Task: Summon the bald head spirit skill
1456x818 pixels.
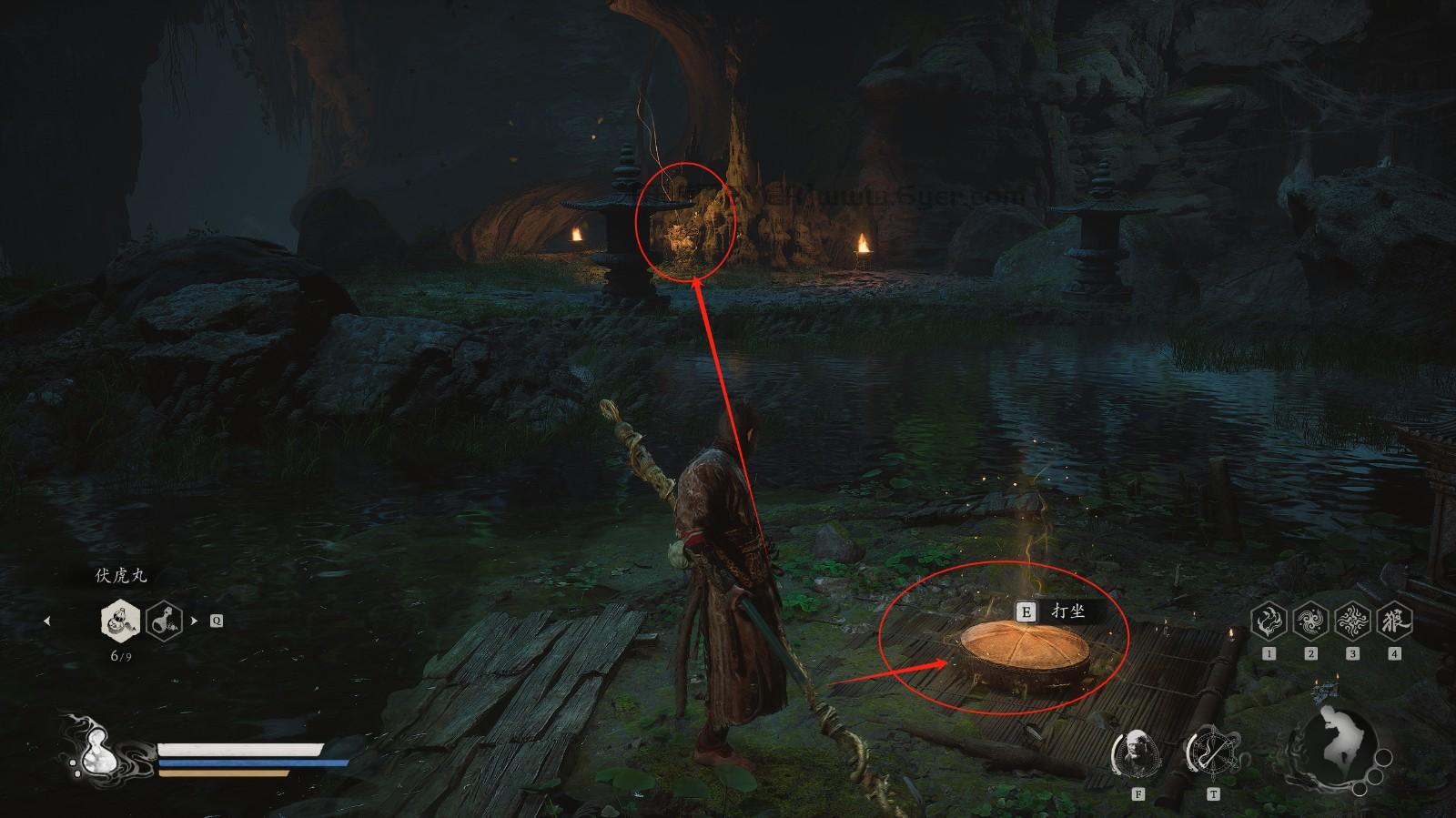Action: 1137,752
